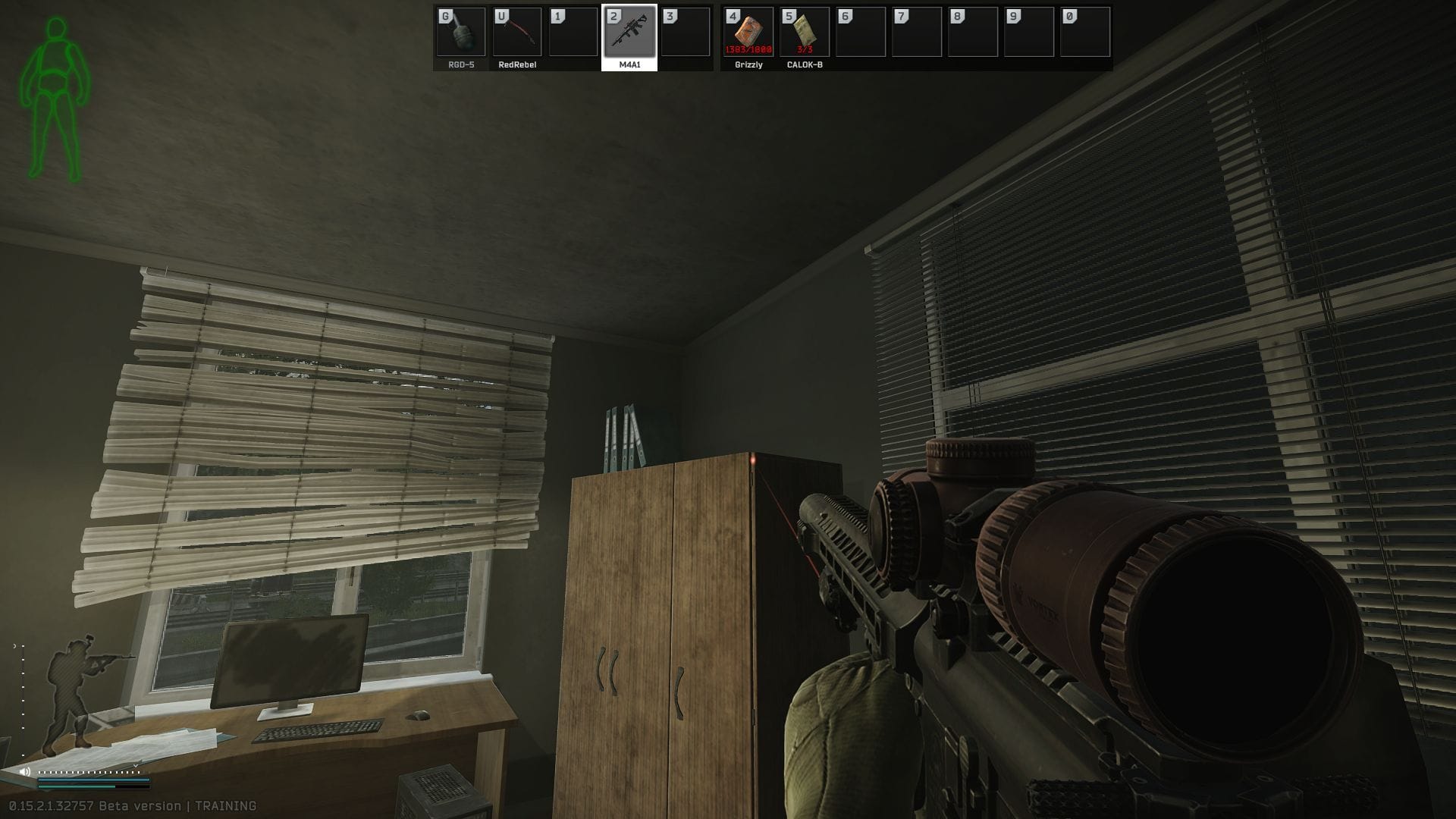Image resolution: width=1456 pixels, height=819 pixels.
Task: Click empty quickbar slot 1
Action: 575,33
